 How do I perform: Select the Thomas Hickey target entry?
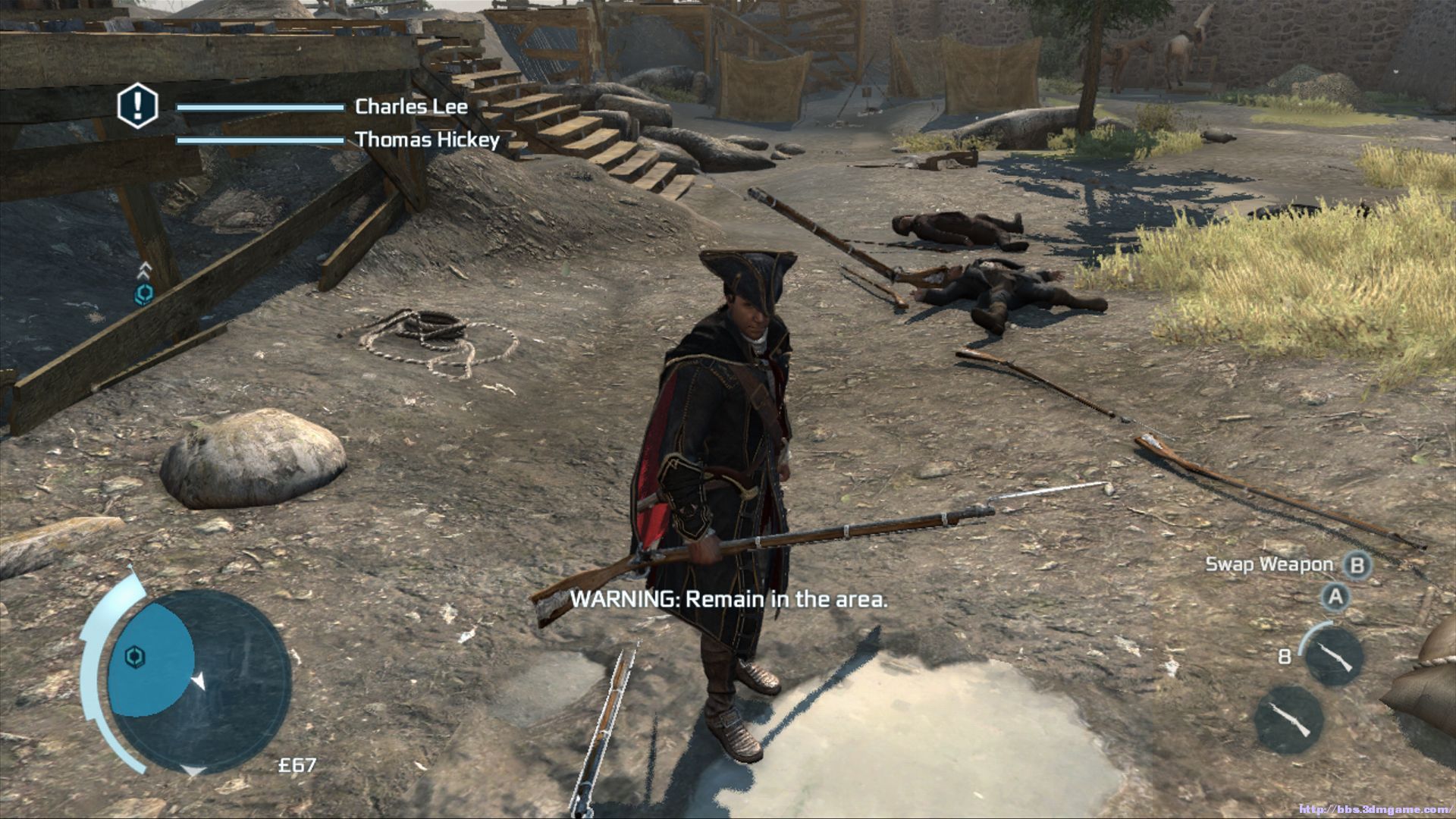click(x=427, y=140)
